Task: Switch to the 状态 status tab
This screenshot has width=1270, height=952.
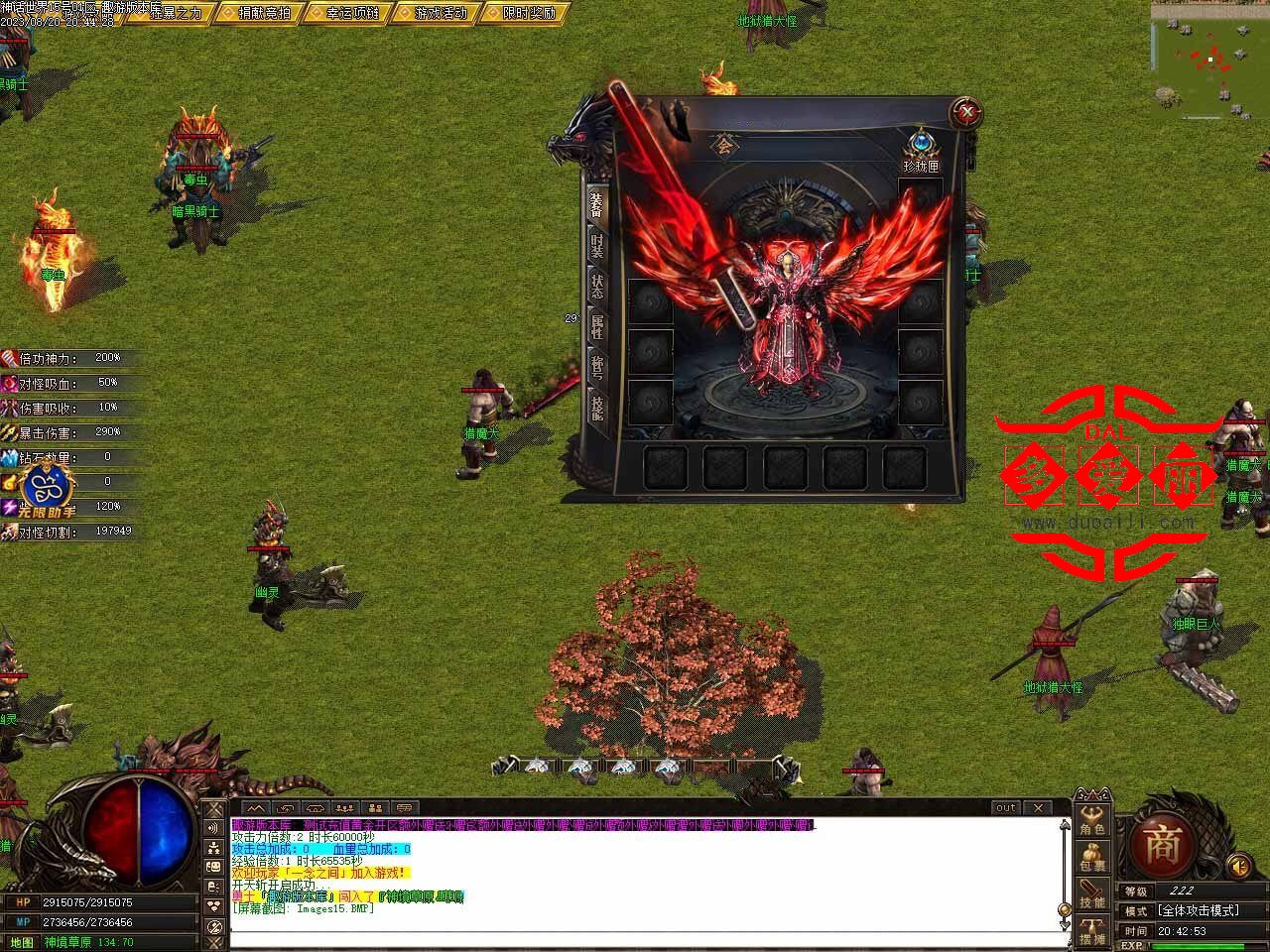Action: pos(597,287)
